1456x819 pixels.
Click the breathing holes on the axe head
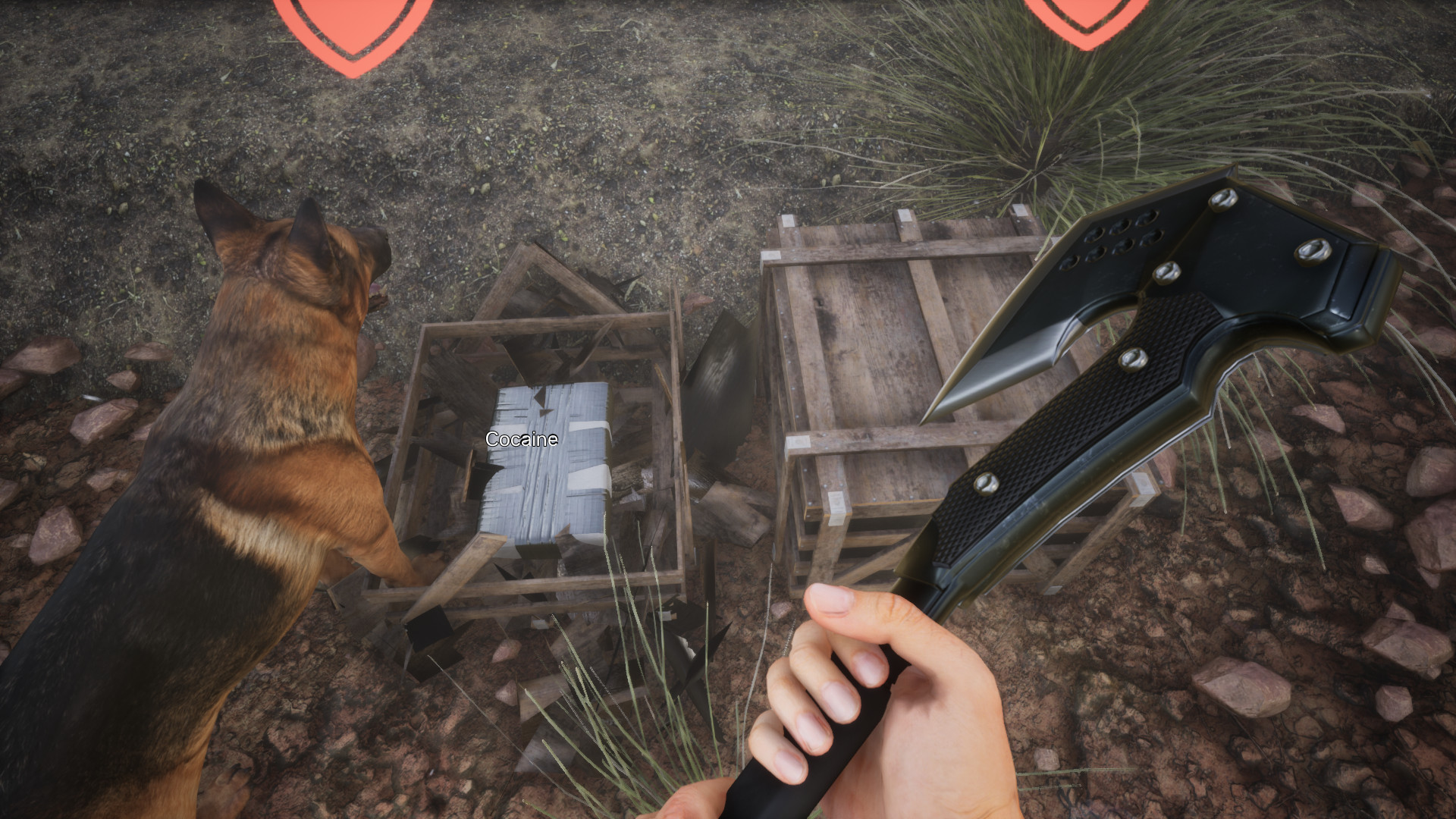tap(1111, 235)
